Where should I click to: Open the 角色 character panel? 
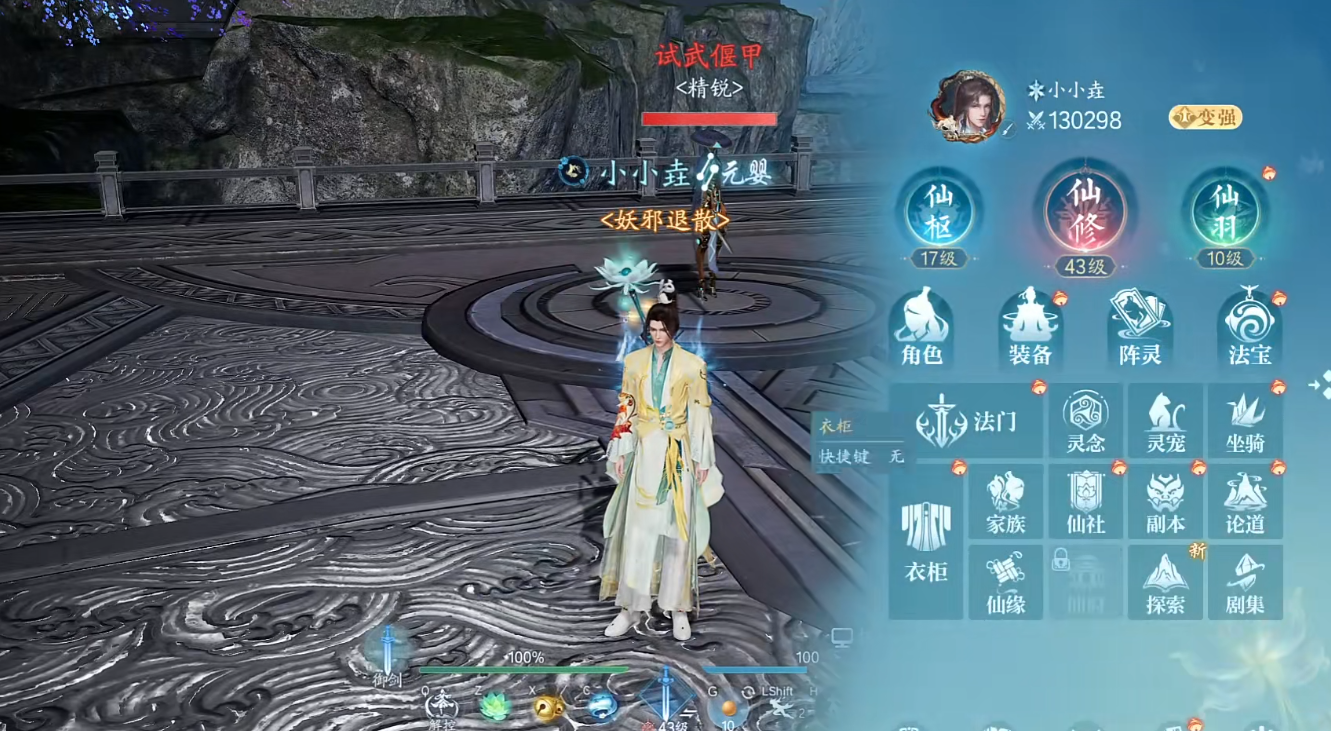(921, 328)
